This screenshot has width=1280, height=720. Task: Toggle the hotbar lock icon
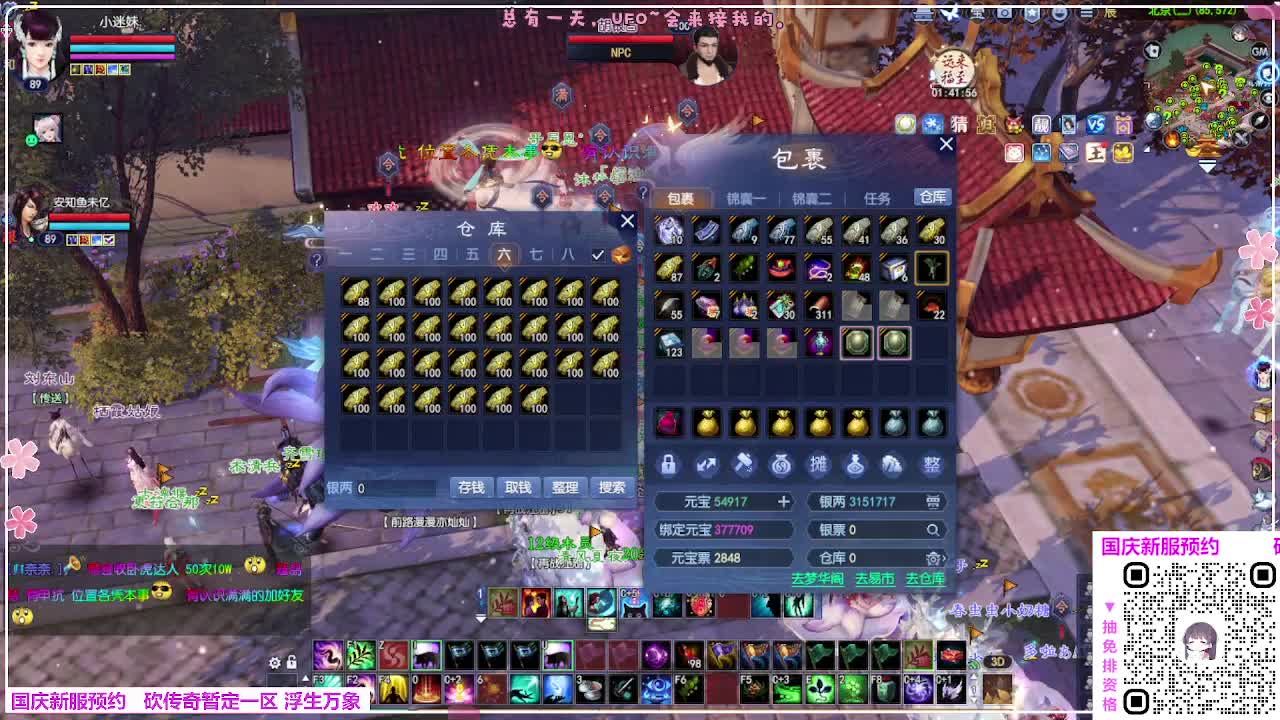[292, 663]
